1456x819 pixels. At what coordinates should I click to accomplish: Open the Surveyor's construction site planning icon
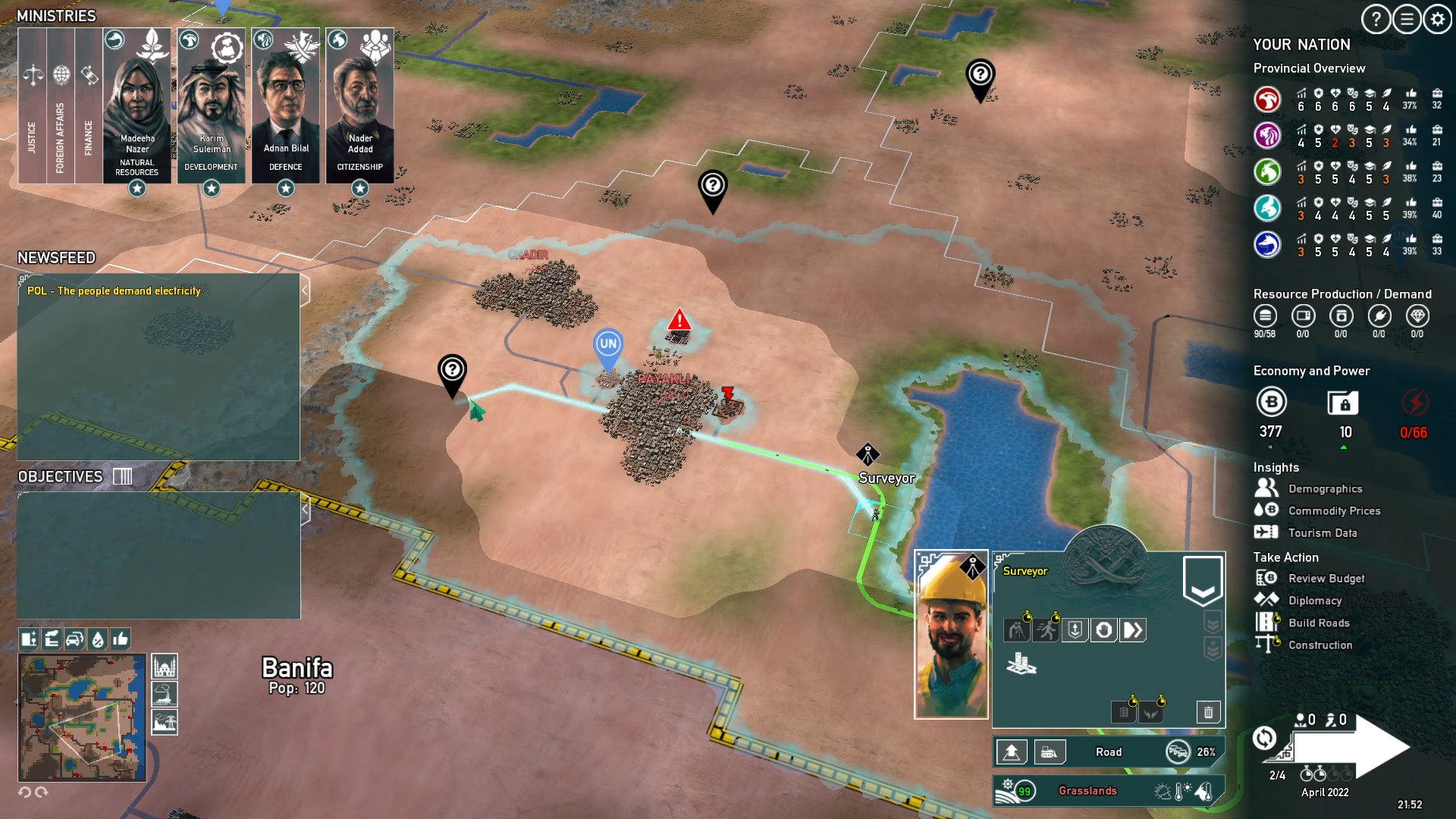coord(1021,666)
